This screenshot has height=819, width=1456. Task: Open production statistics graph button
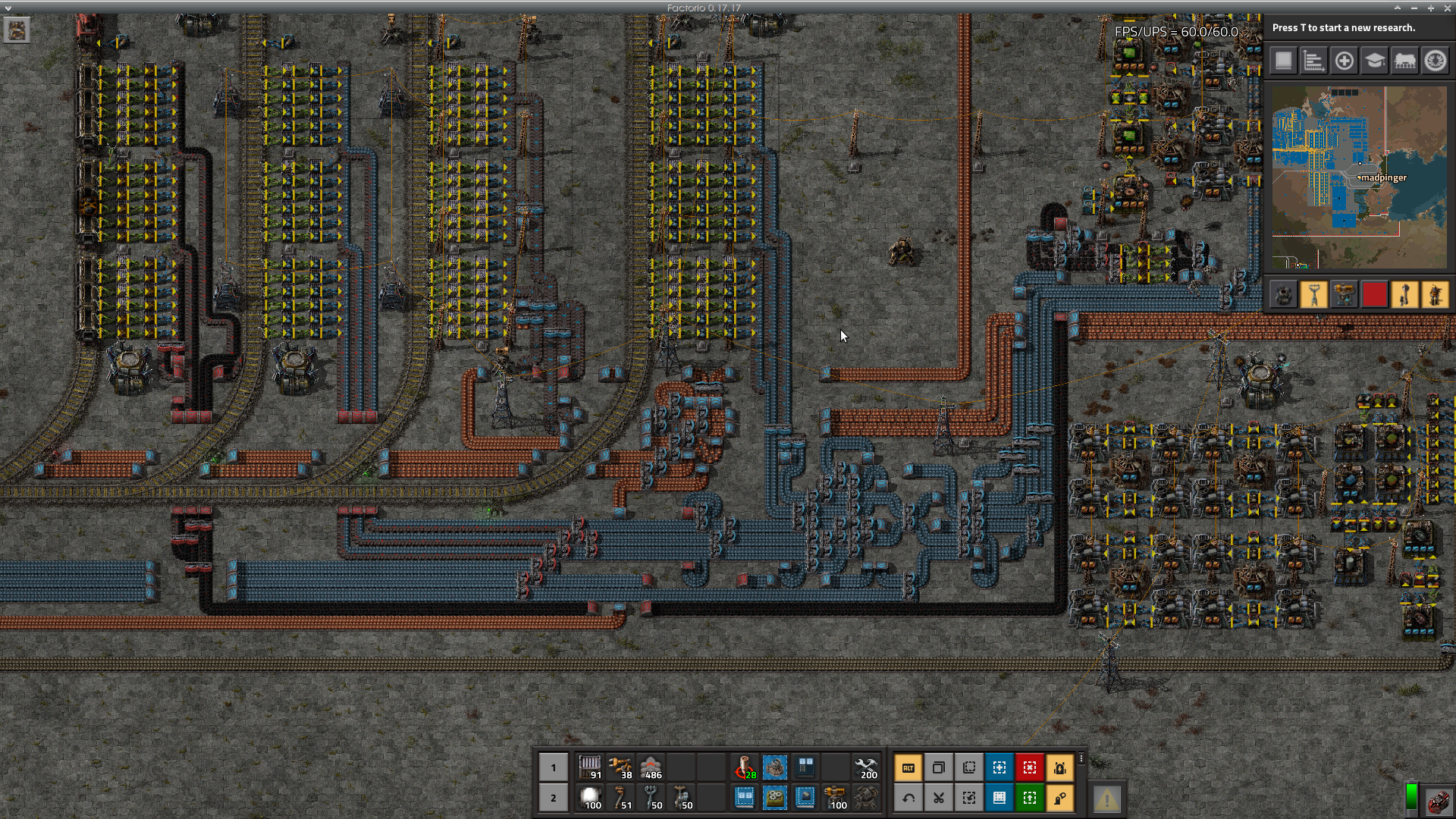click(x=1314, y=61)
